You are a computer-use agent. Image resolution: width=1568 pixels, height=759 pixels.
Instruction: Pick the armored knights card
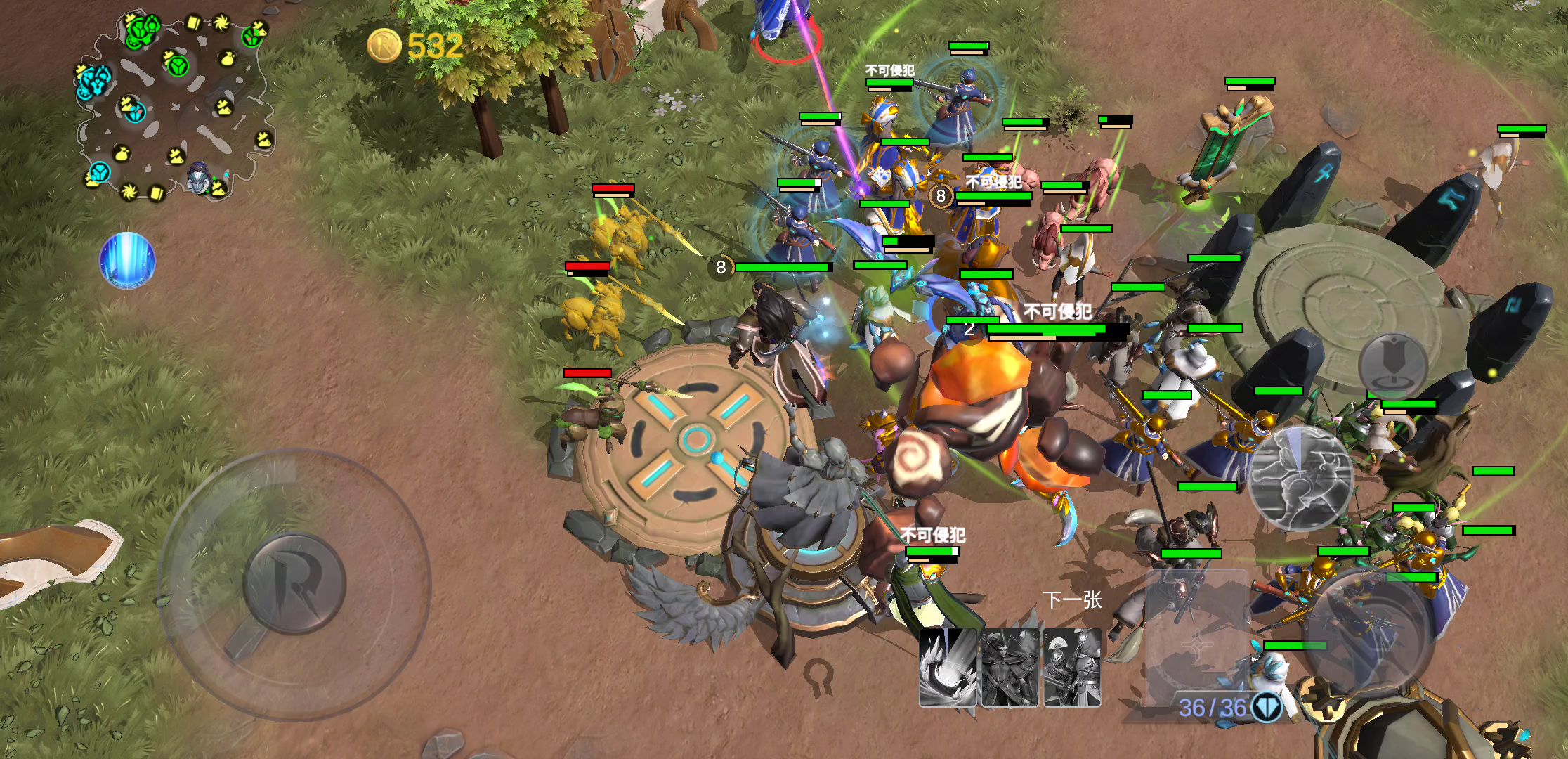pos(1072,668)
